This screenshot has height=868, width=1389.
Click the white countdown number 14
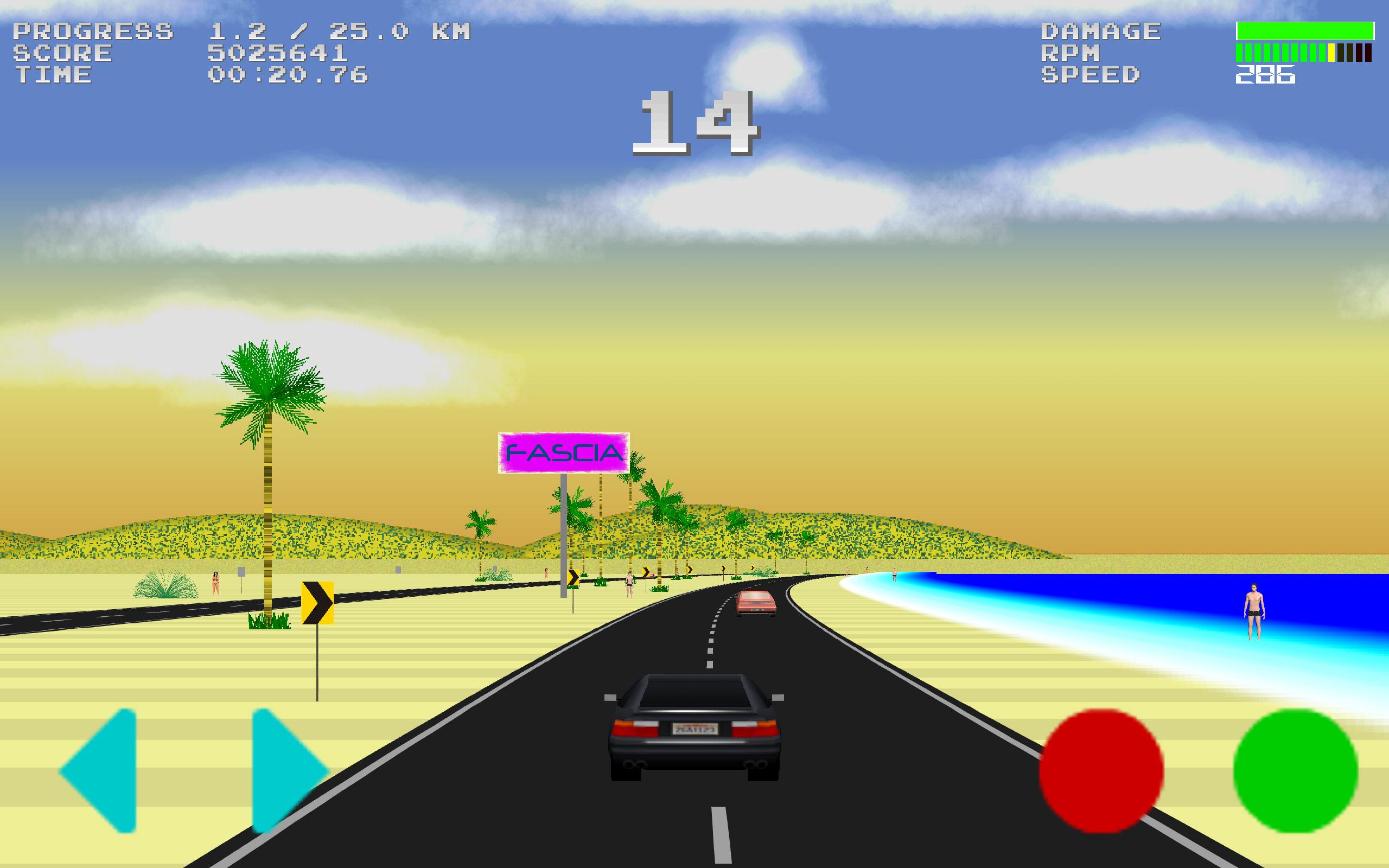click(x=697, y=124)
